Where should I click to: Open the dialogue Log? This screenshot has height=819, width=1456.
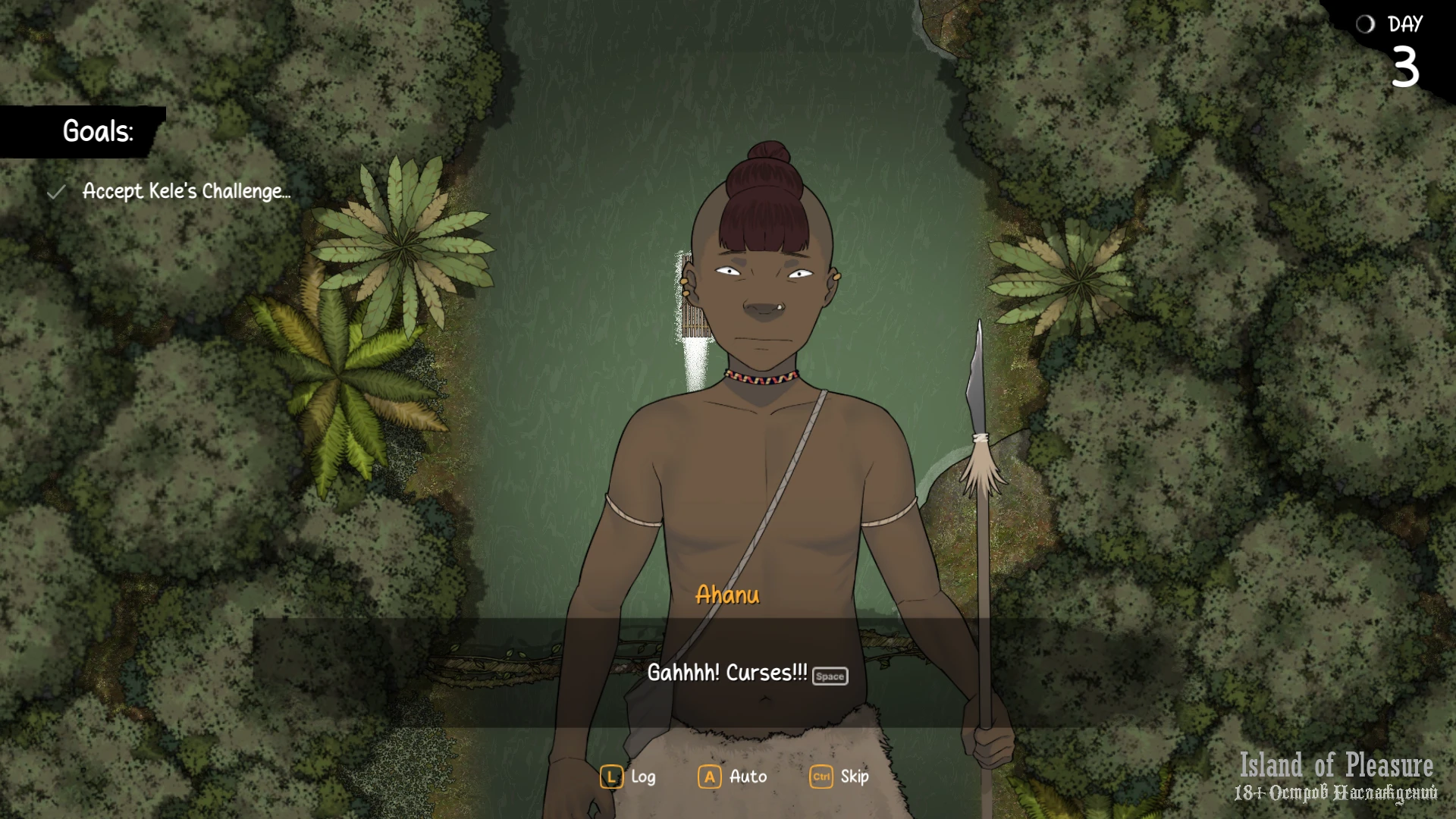(629, 777)
